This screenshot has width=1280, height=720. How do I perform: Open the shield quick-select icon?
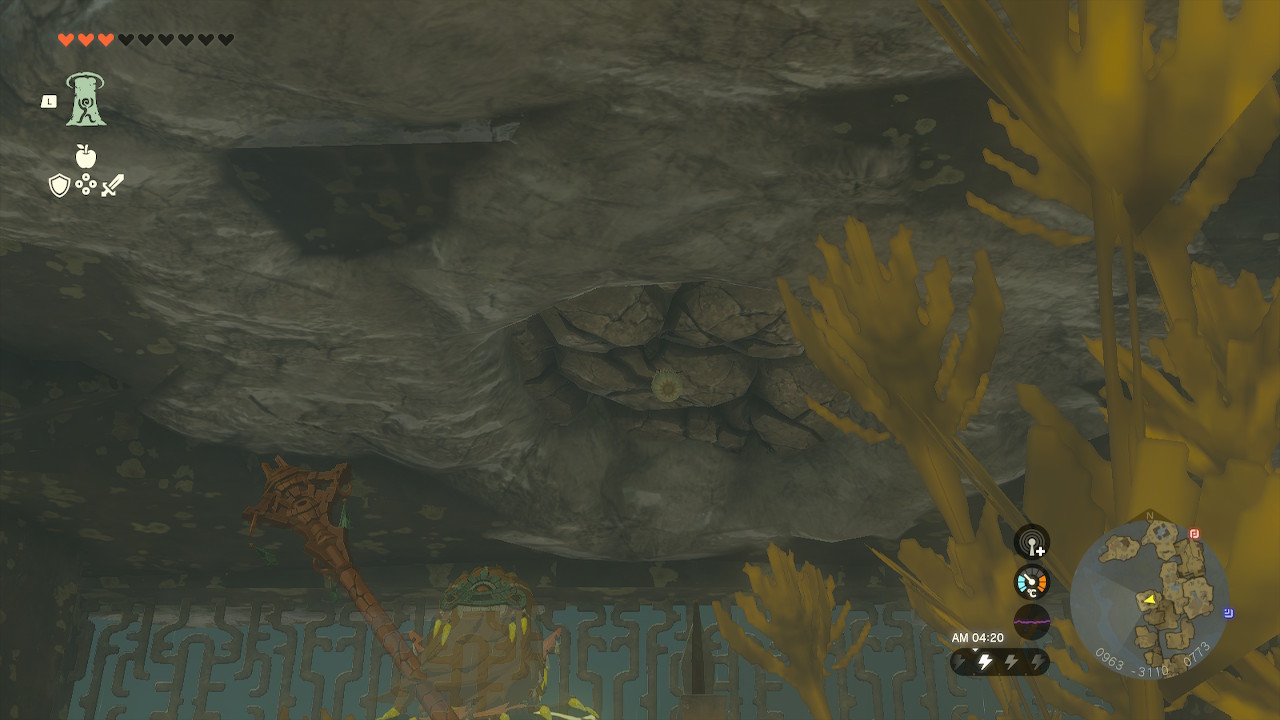pyautogui.click(x=60, y=185)
